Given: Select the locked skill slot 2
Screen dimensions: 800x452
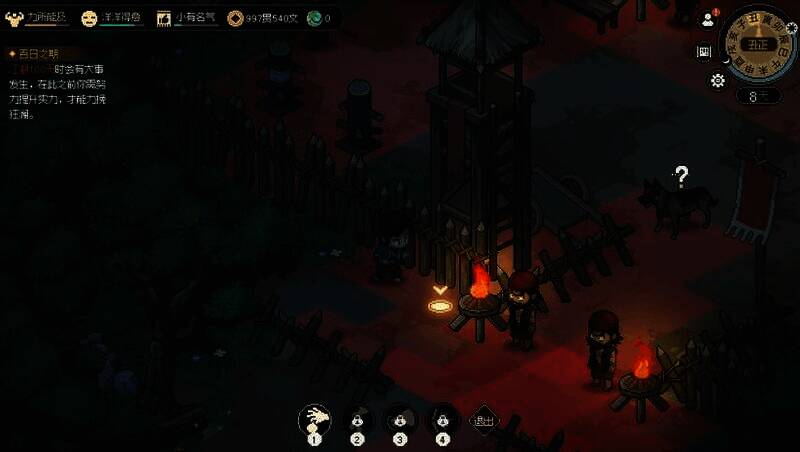Looking at the screenshot, I should [x=357, y=419].
